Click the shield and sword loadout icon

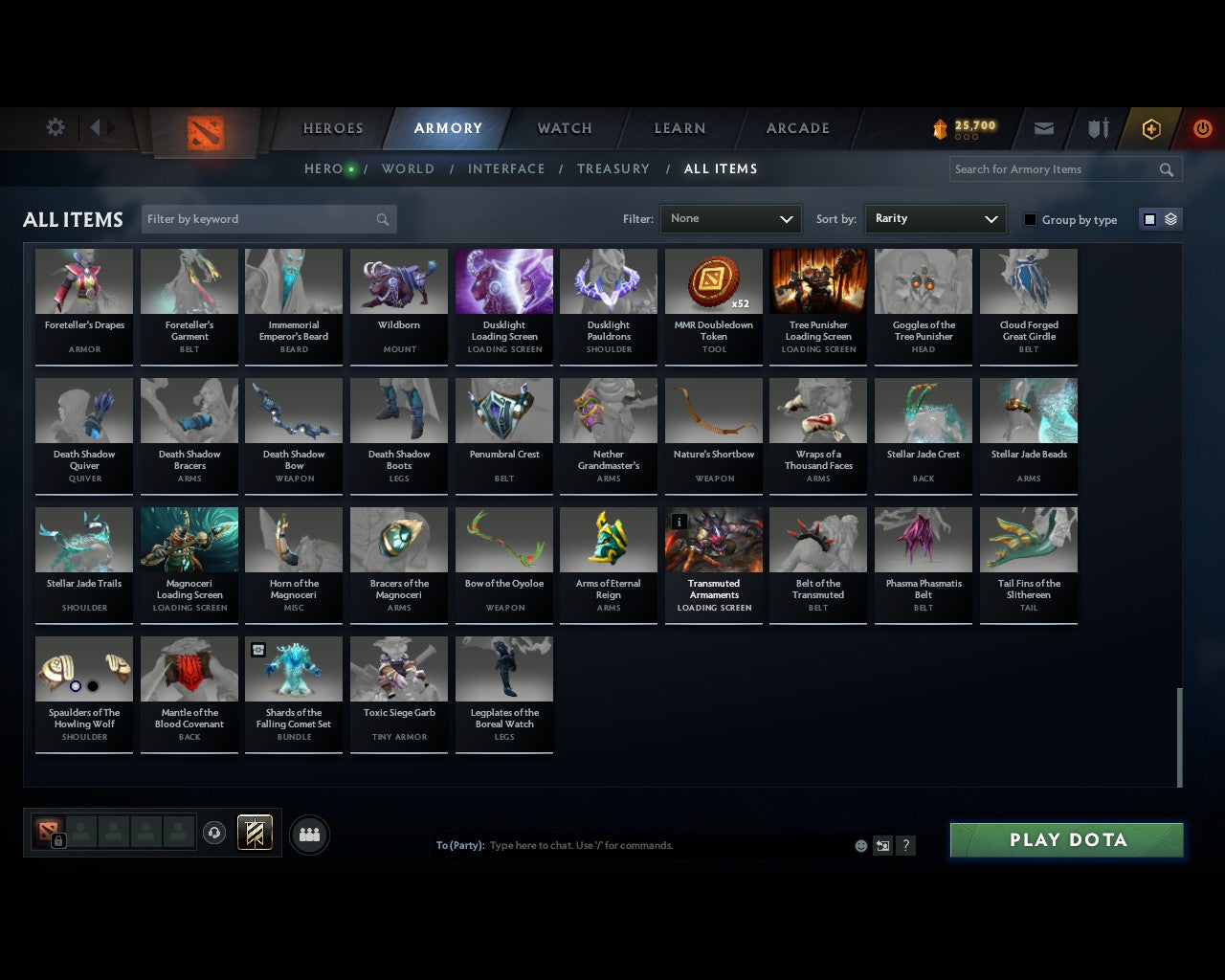tap(1097, 128)
